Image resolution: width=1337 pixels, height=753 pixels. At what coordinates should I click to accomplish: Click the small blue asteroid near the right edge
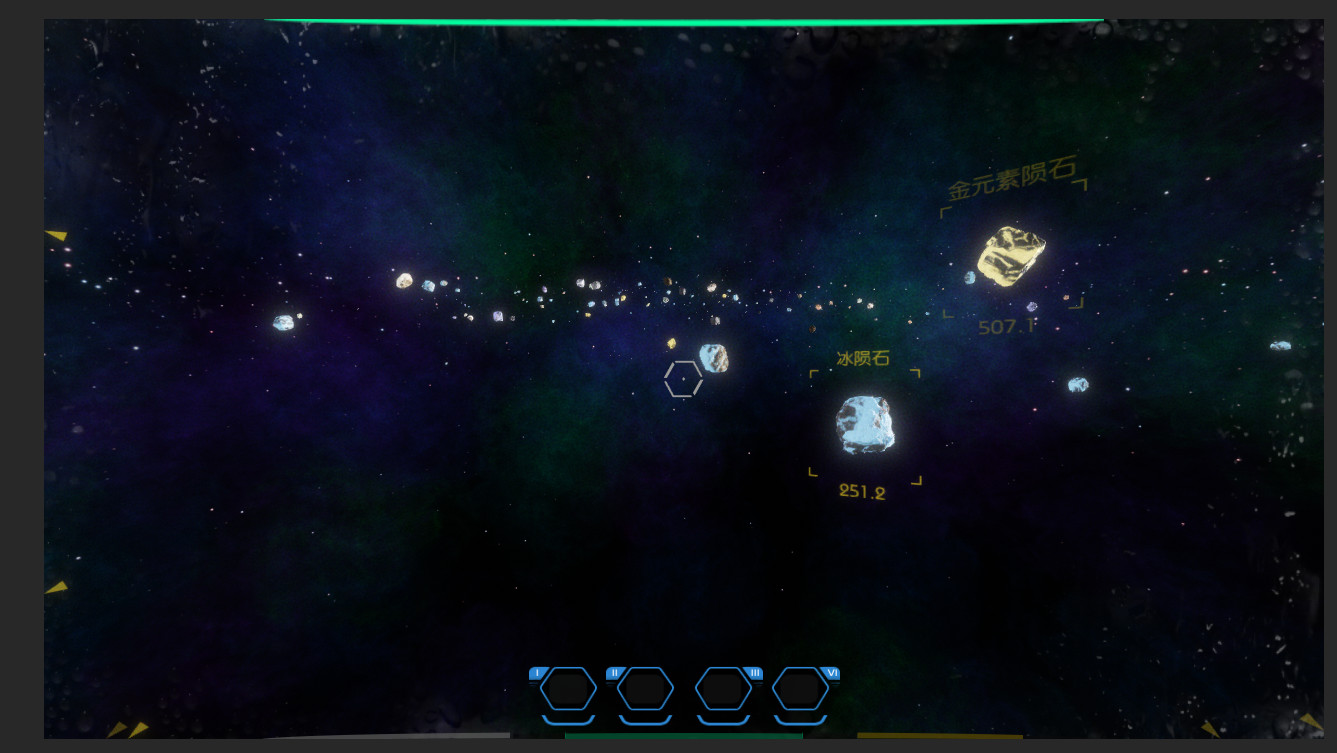coord(1280,346)
